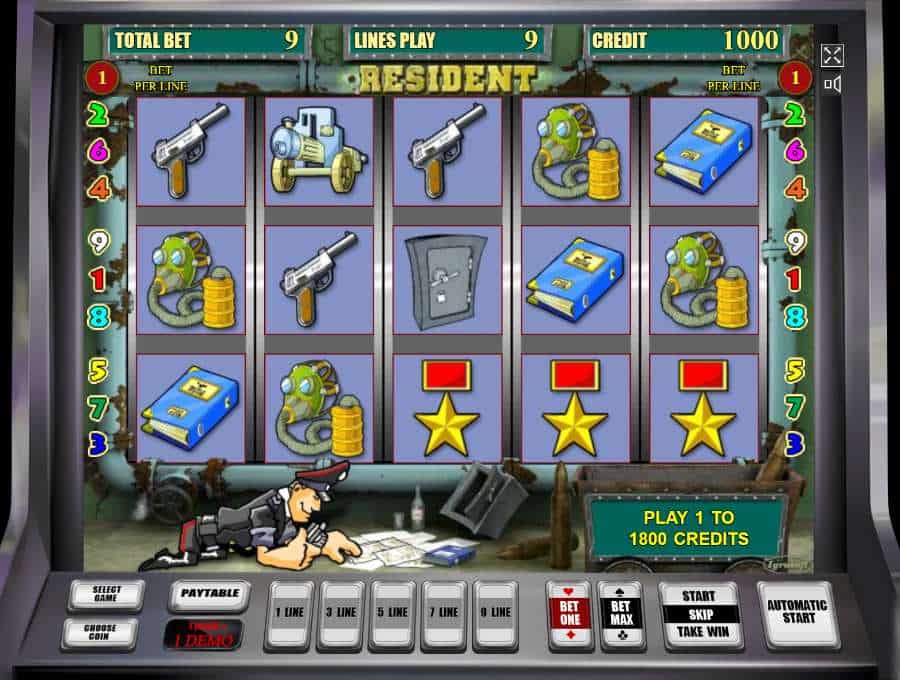The width and height of the screenshot is (900, 680).
Task: Toggle fullscreen with the expand icon
Action: (832, 55)
